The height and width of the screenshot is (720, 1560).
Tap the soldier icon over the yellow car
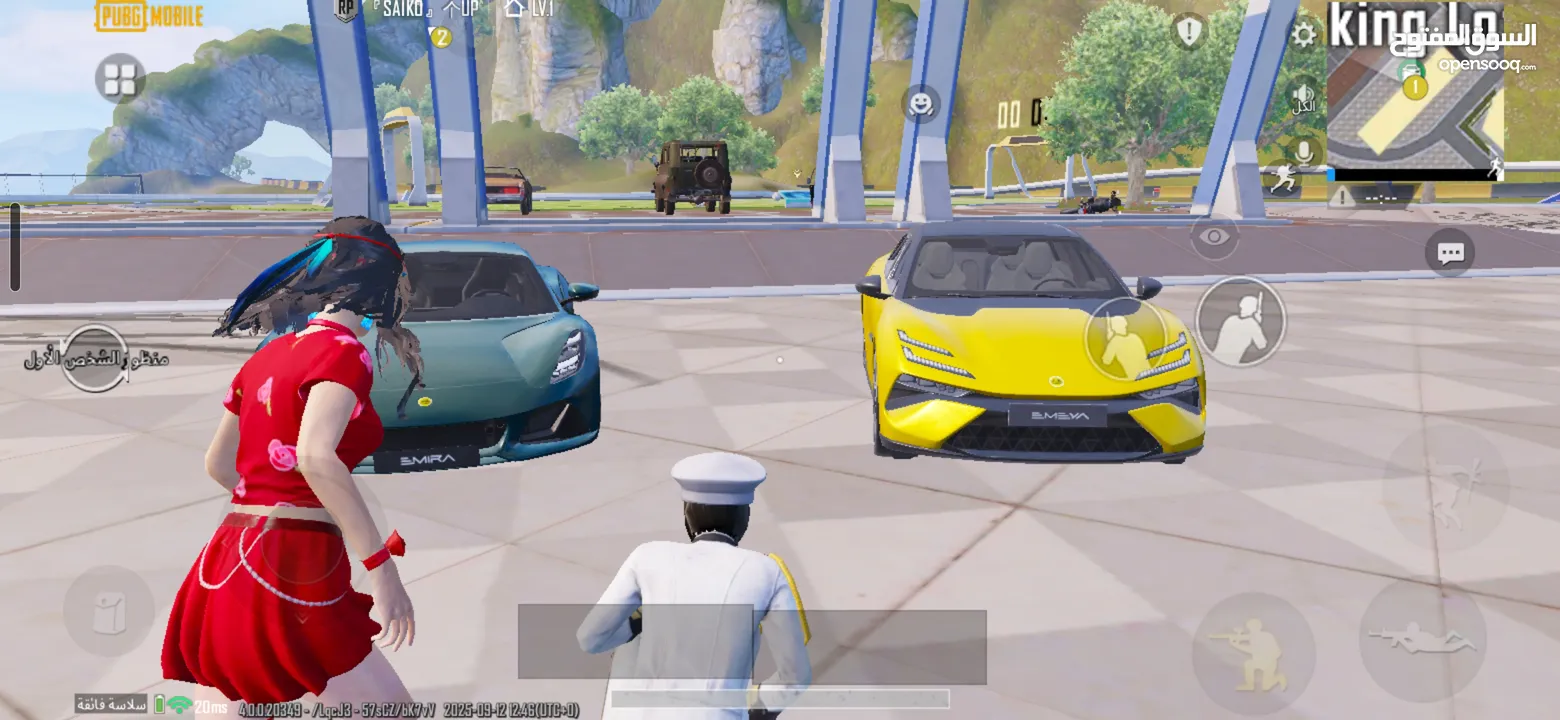coord(1126,339)
